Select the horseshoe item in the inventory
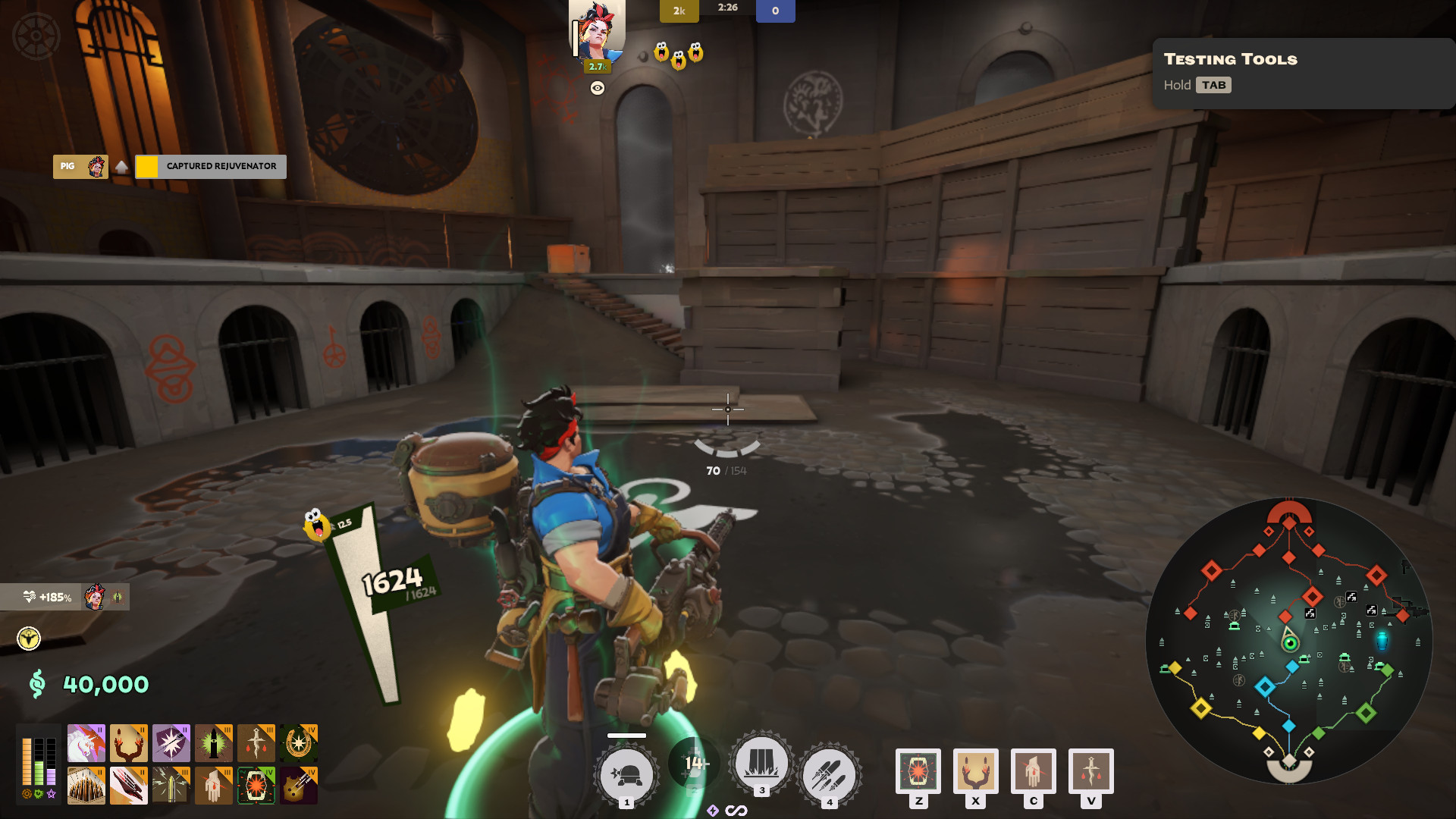The width and height of the screenshot is (1456, 819). pyautogui.click(x=298, y=742)
